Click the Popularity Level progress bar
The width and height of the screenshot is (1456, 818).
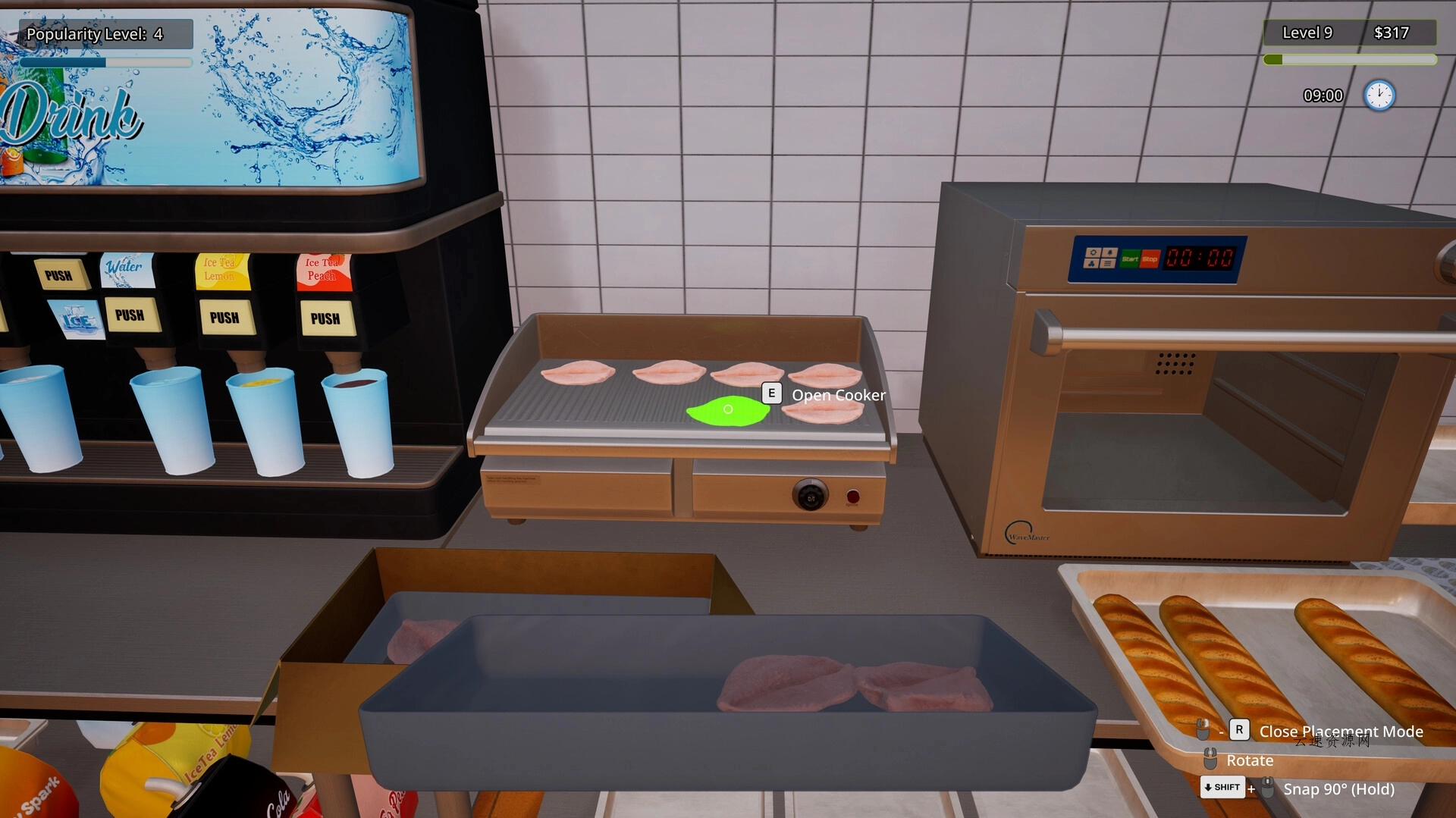(106, 62)
